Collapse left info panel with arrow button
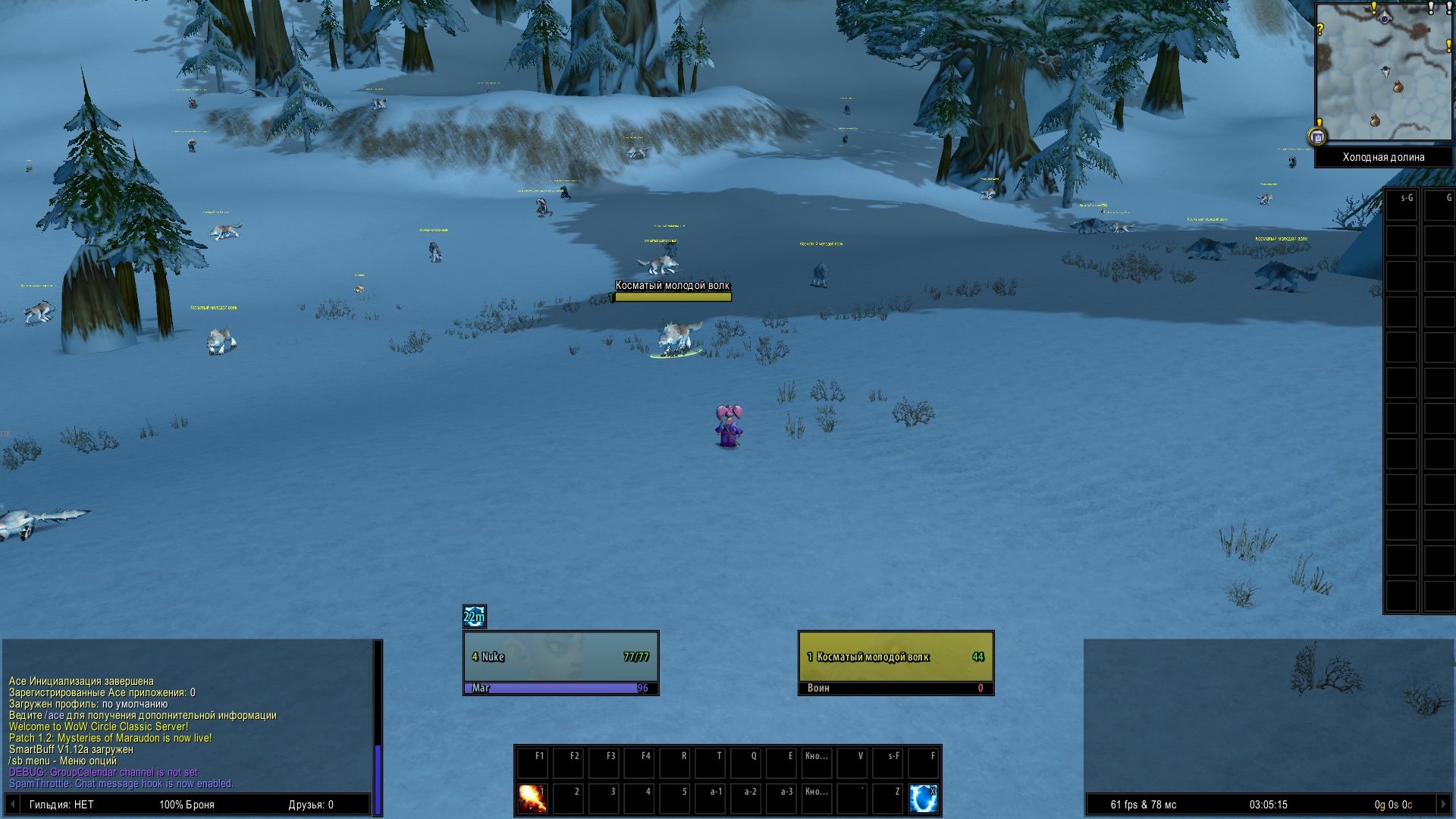 pos(12,805)
